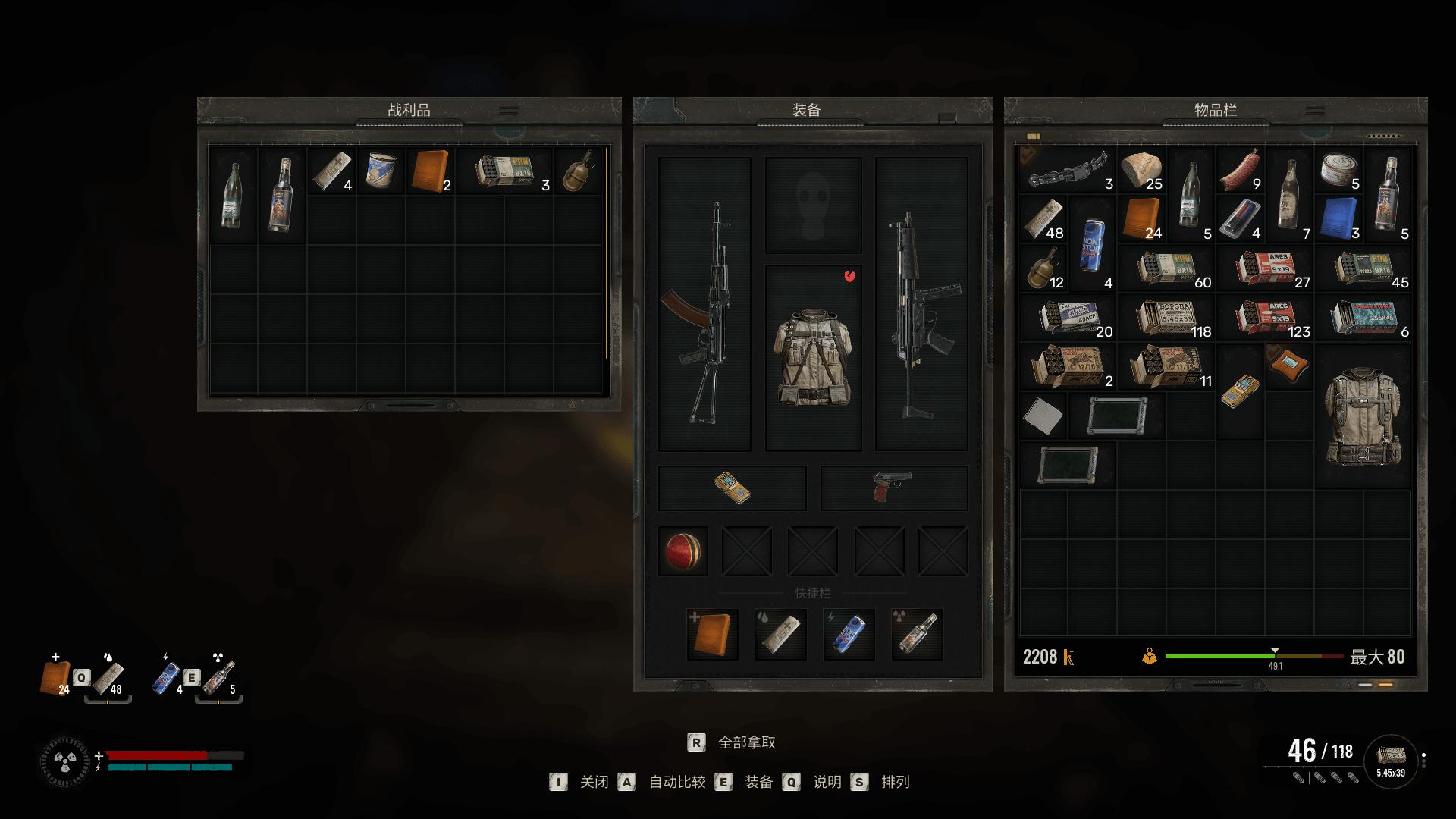1456x819 pixels.
Task: Pick up the grenade in the loot panel
Action: click(578, 171)
